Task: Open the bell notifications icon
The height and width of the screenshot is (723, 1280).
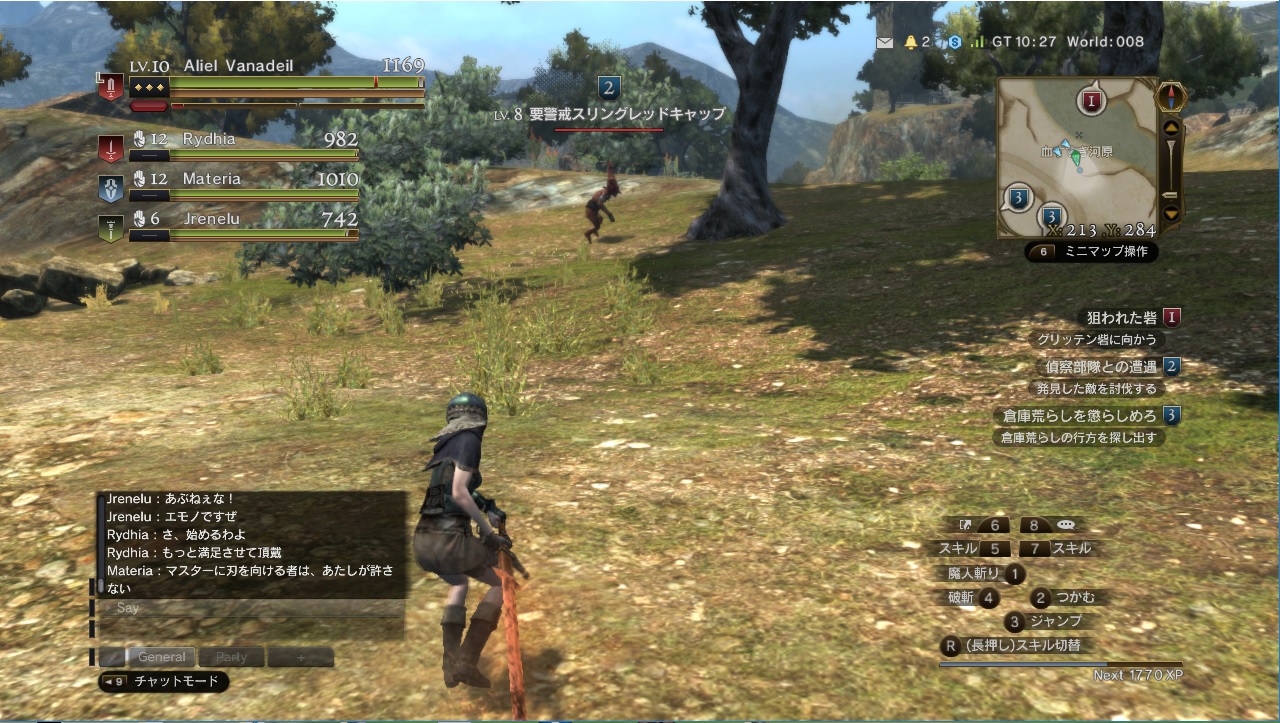Action: (911, 42)
